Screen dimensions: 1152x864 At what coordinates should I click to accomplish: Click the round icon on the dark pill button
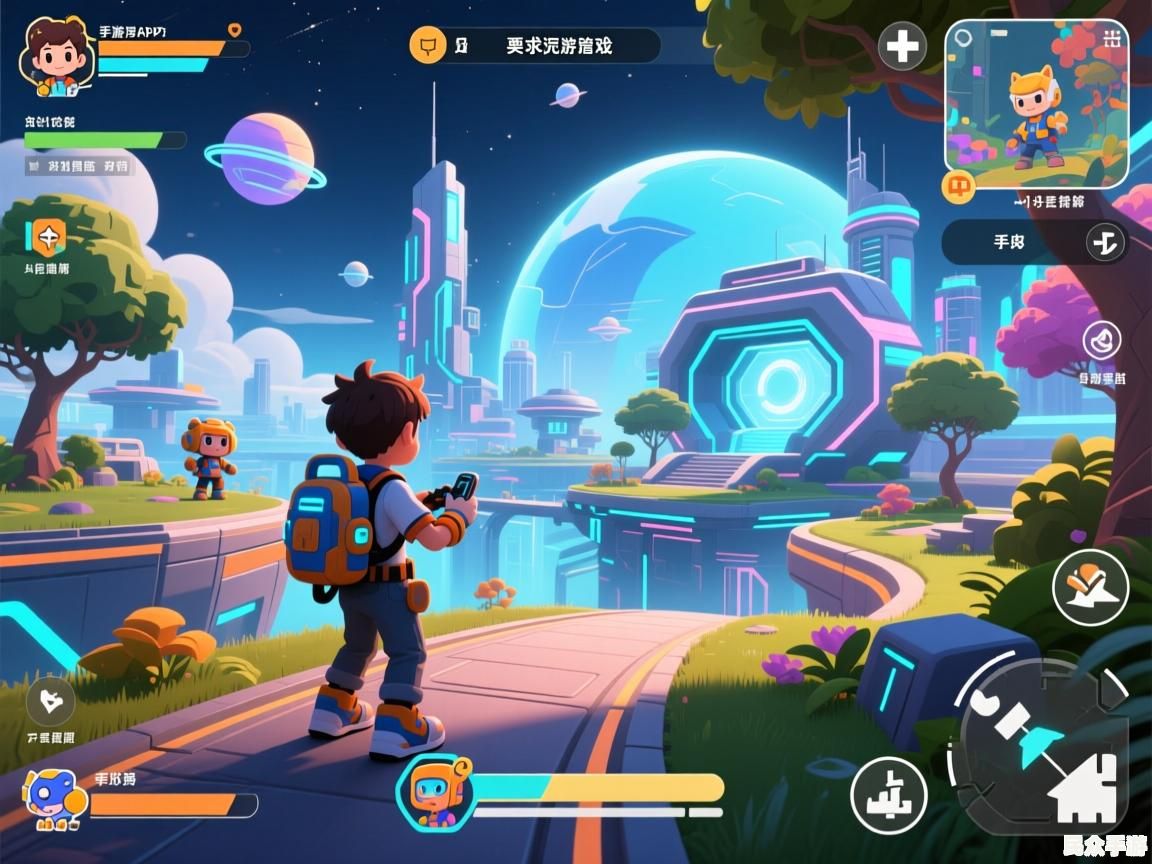point(1106,242)
